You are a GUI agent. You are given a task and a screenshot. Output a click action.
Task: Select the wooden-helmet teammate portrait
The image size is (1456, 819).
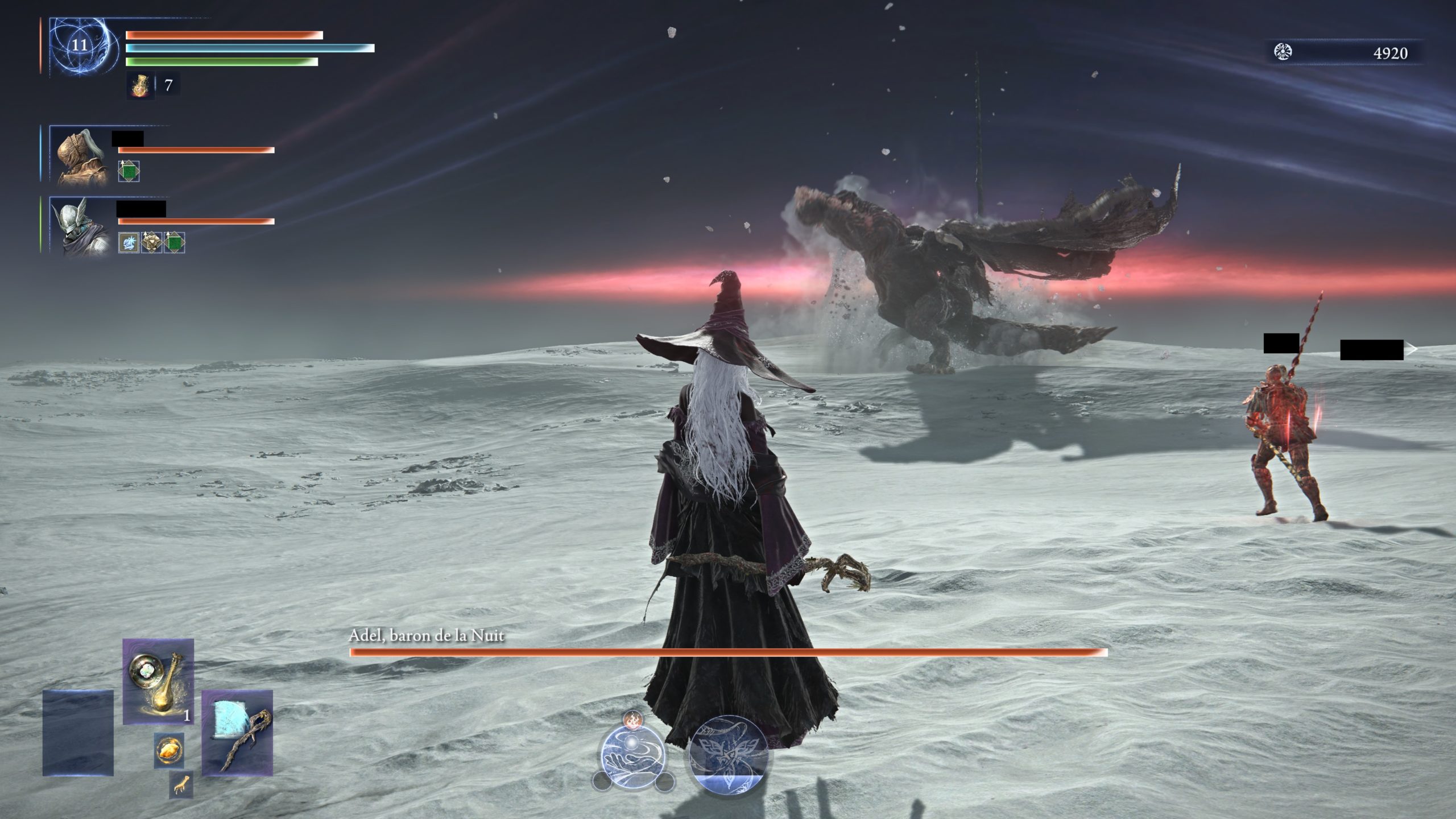click(x=81, y=156)
